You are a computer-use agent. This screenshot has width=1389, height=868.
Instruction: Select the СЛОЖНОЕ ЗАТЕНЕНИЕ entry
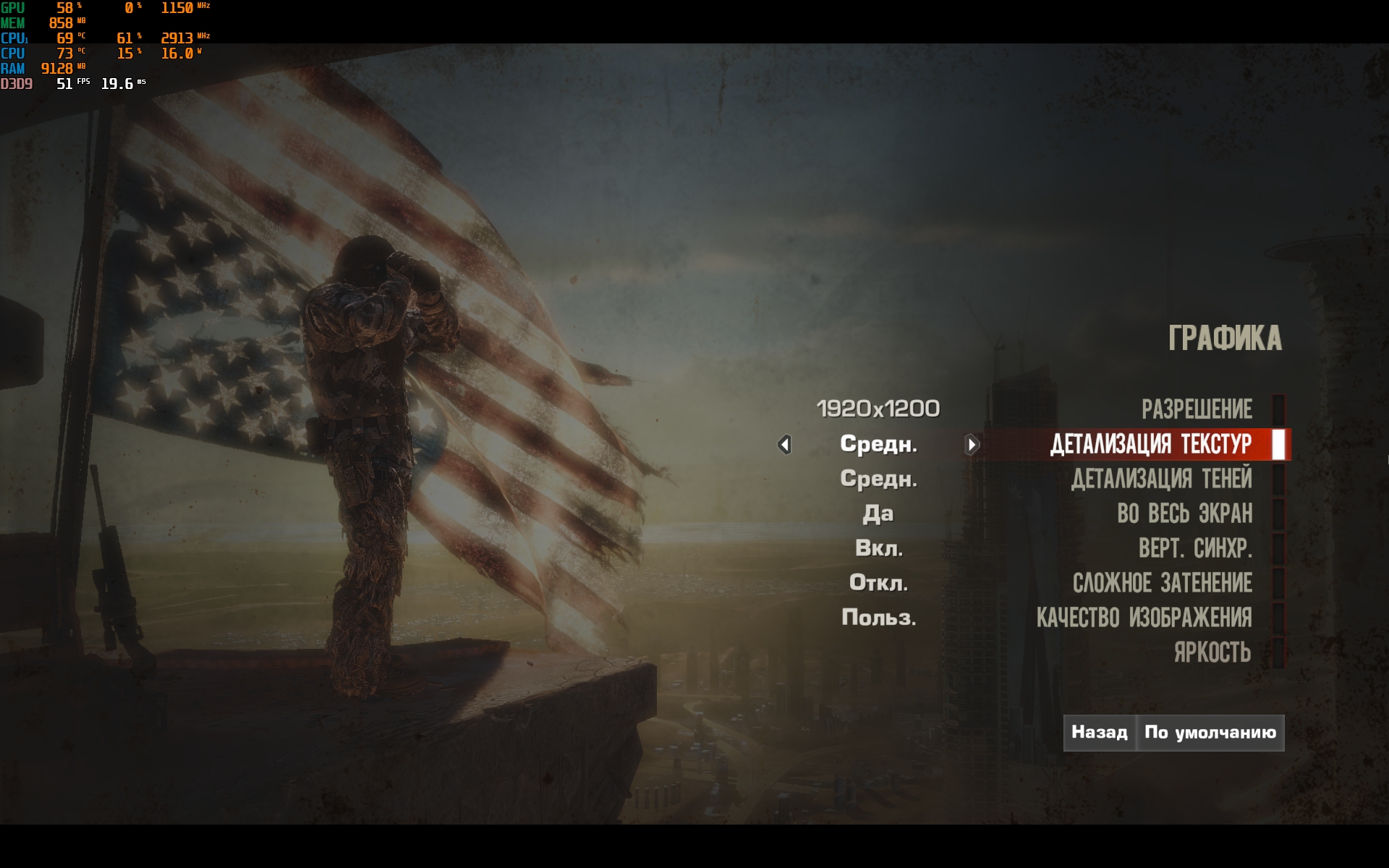click(x=1162, y=583)
